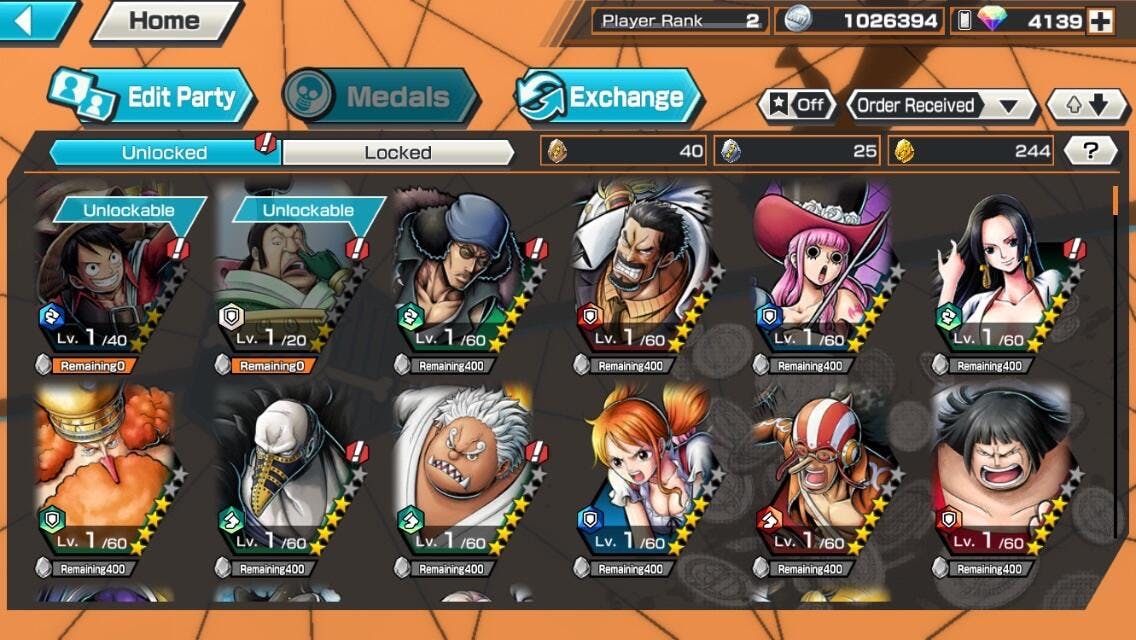
Task: Go back with the arrow button
Action: [x=36, y=20]
